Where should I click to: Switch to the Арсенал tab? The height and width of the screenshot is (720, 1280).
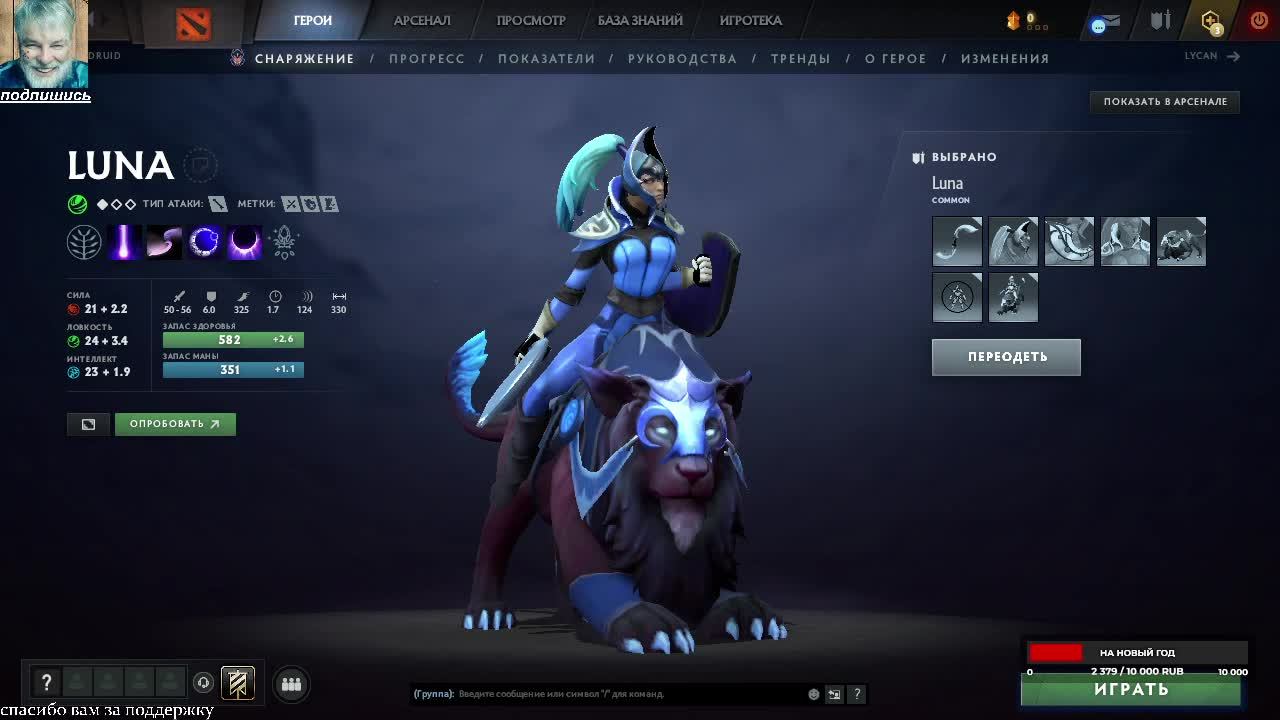pyautogui.click(x=422, y=21)
